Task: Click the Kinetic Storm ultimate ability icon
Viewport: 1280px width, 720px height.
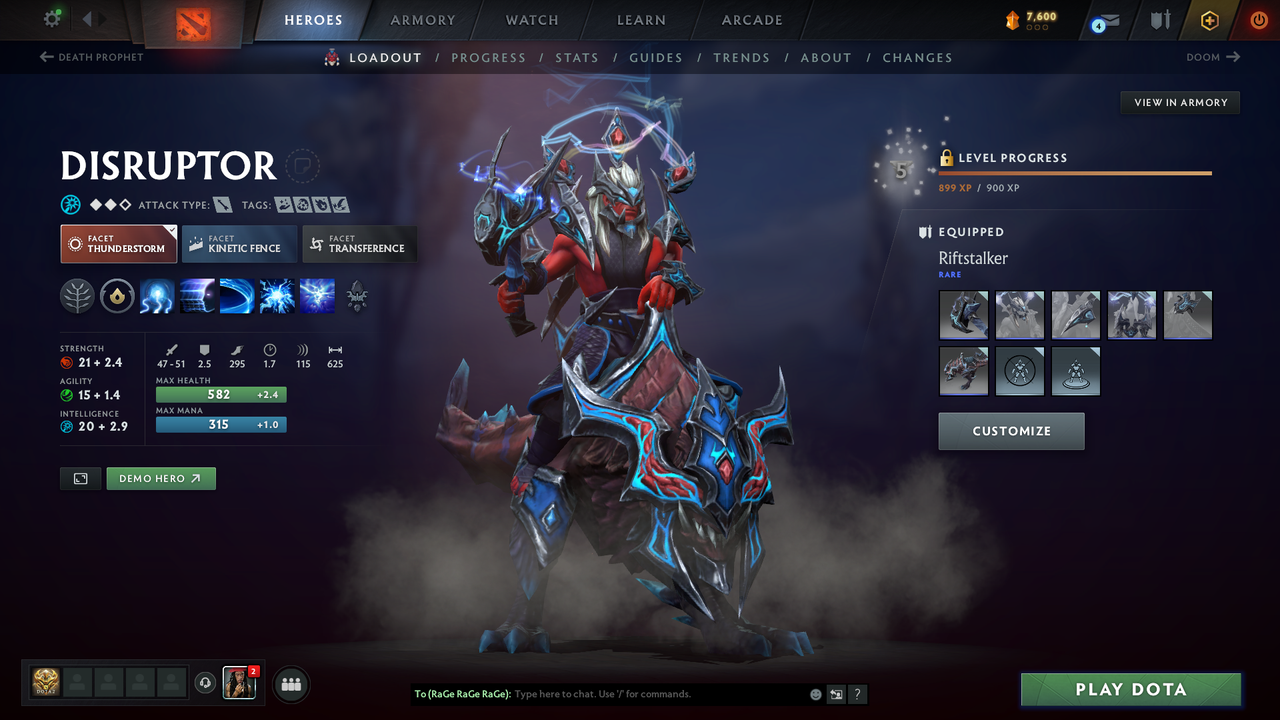Action: tap(317, 296)
